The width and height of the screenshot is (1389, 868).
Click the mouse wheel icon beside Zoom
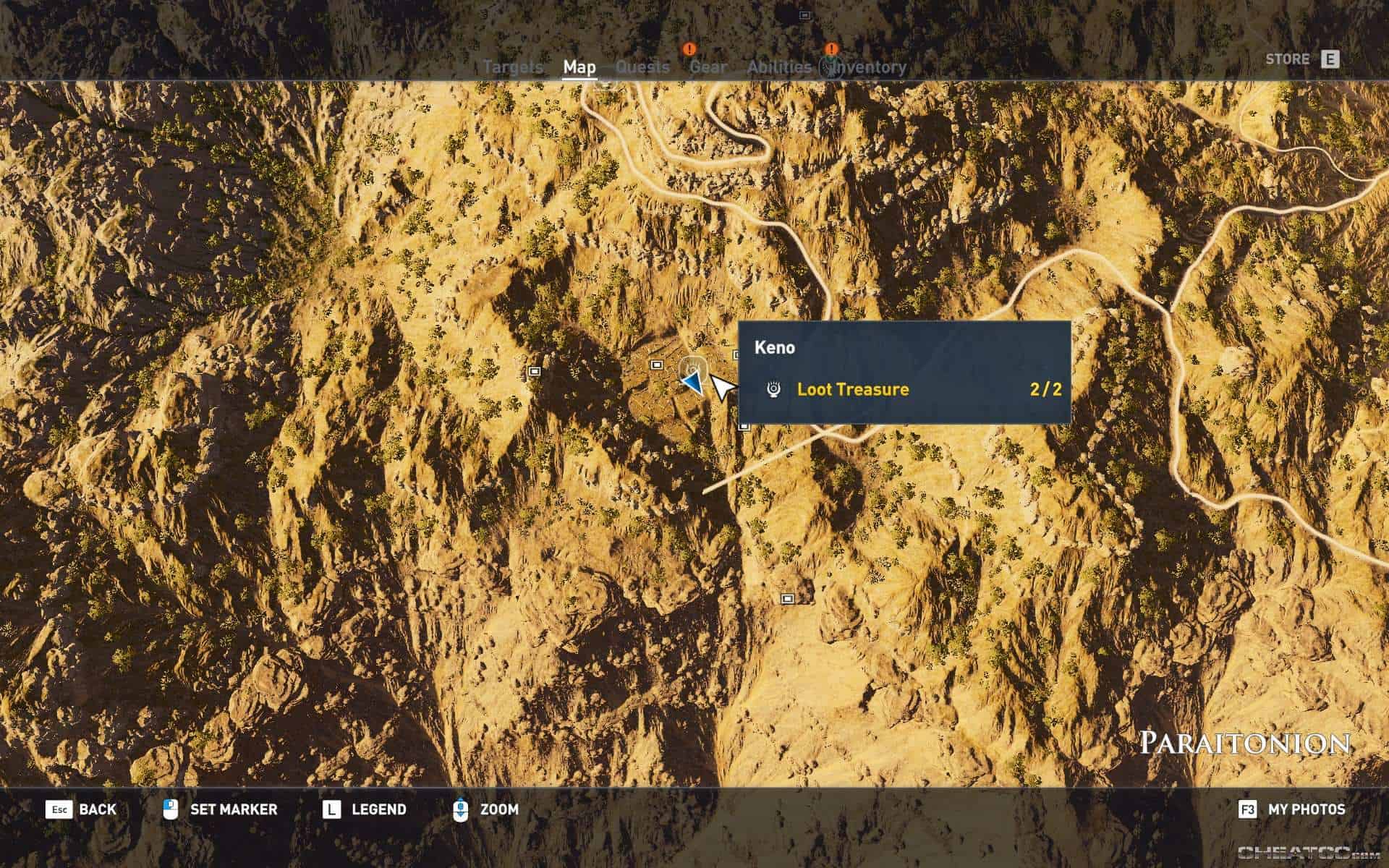click(462, 809)
